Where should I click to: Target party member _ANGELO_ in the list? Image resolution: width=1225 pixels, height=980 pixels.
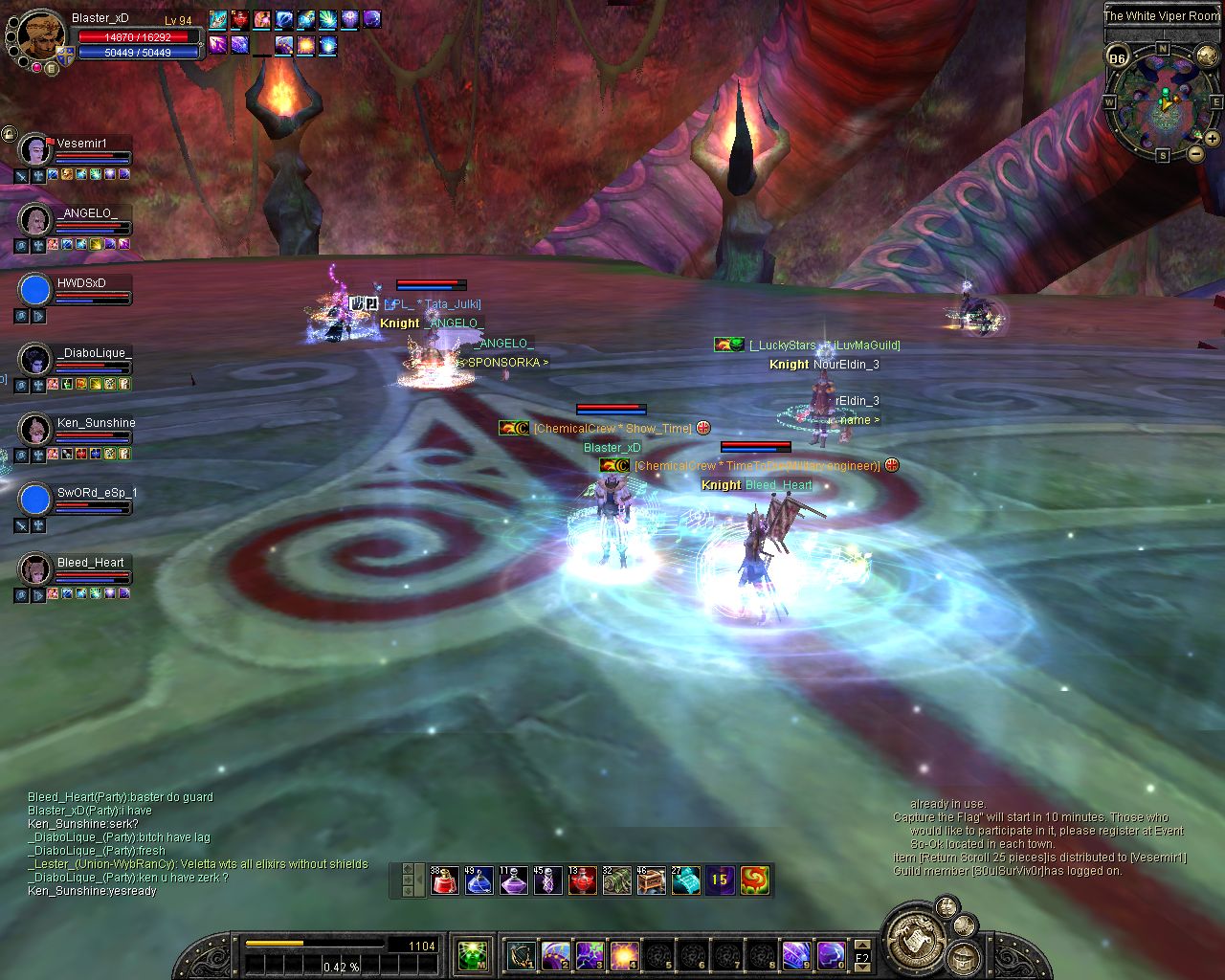coord(35,219)
